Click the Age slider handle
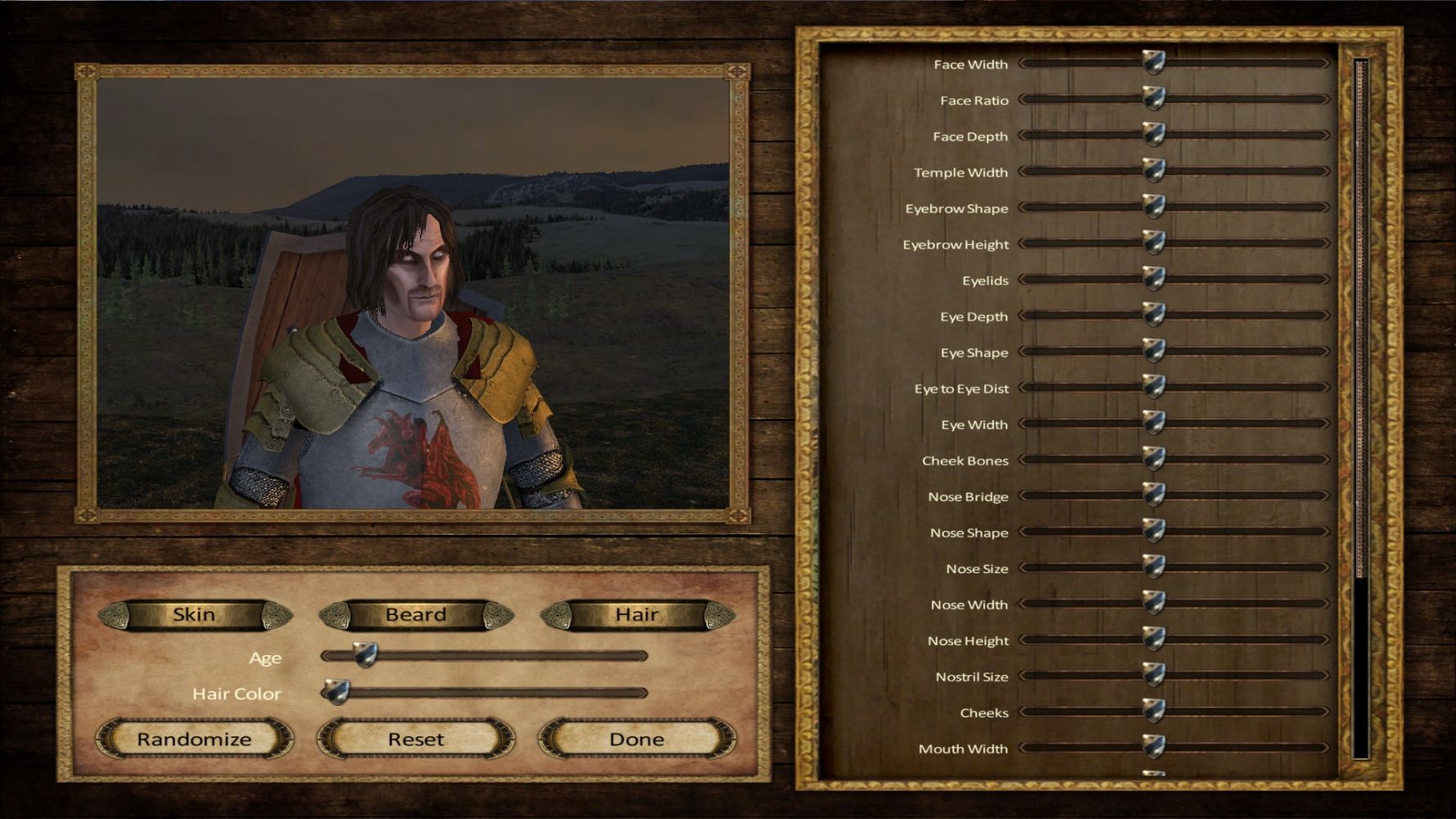Viewport: 1456px width, 819px height. click(x=365, y=654)
